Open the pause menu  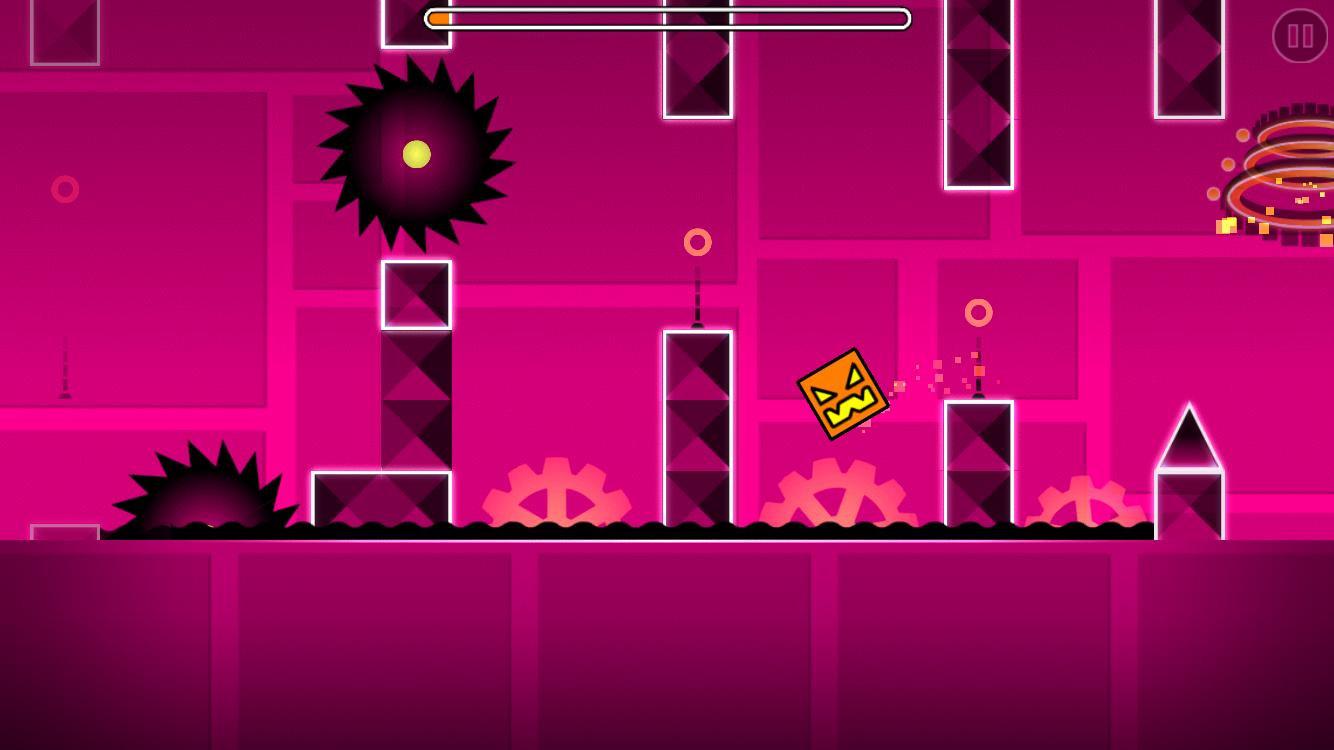pyautogui.click(x=1298, y=38)
